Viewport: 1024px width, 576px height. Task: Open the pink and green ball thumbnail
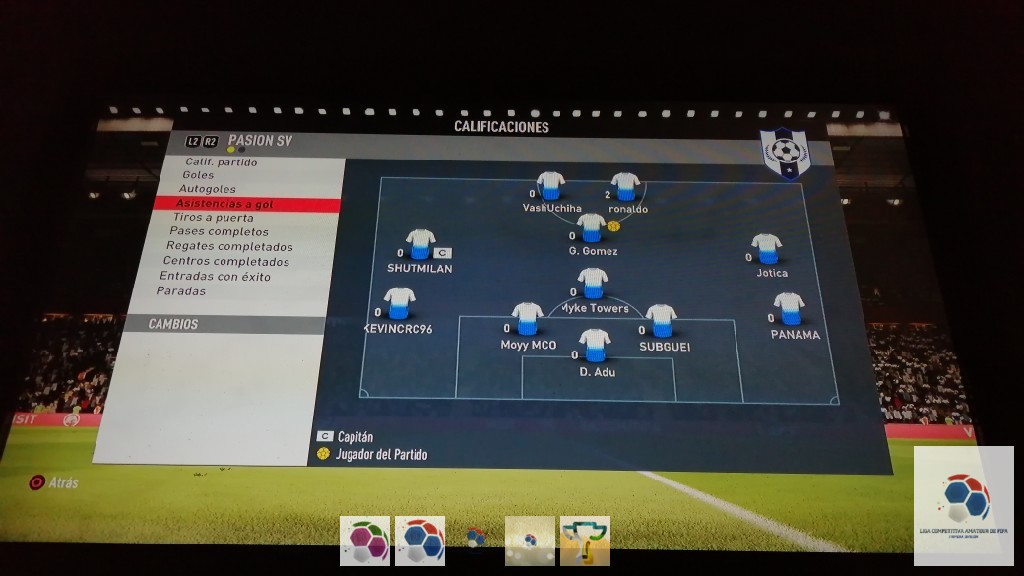(365, 541)
